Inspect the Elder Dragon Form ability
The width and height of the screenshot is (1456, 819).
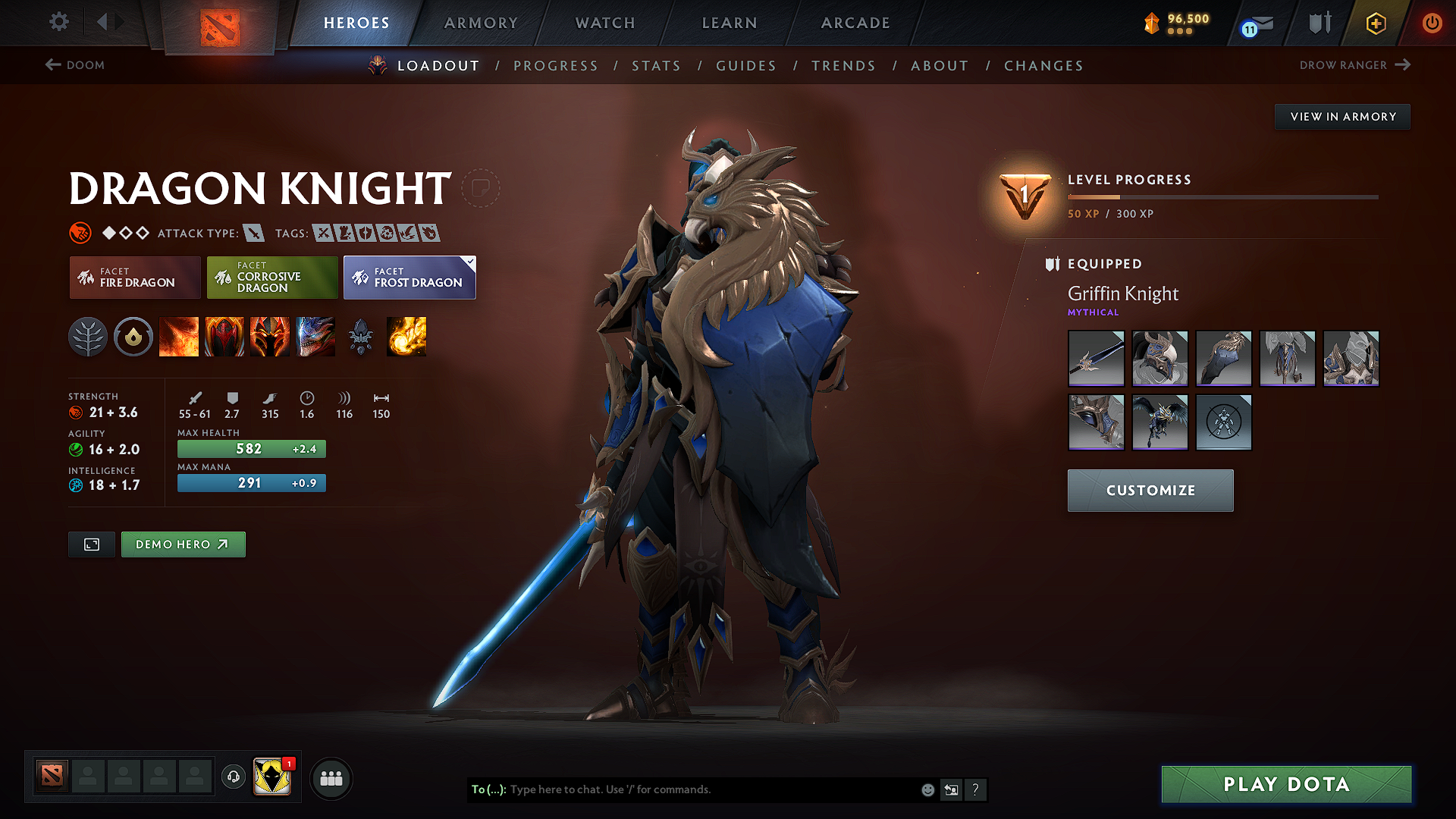(315, 337)
